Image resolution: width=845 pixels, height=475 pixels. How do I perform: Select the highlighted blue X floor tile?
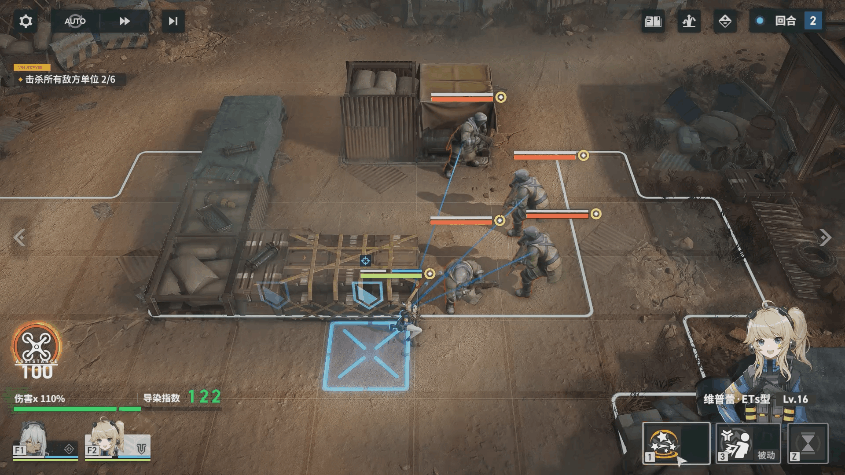click(x=367, y=355)
